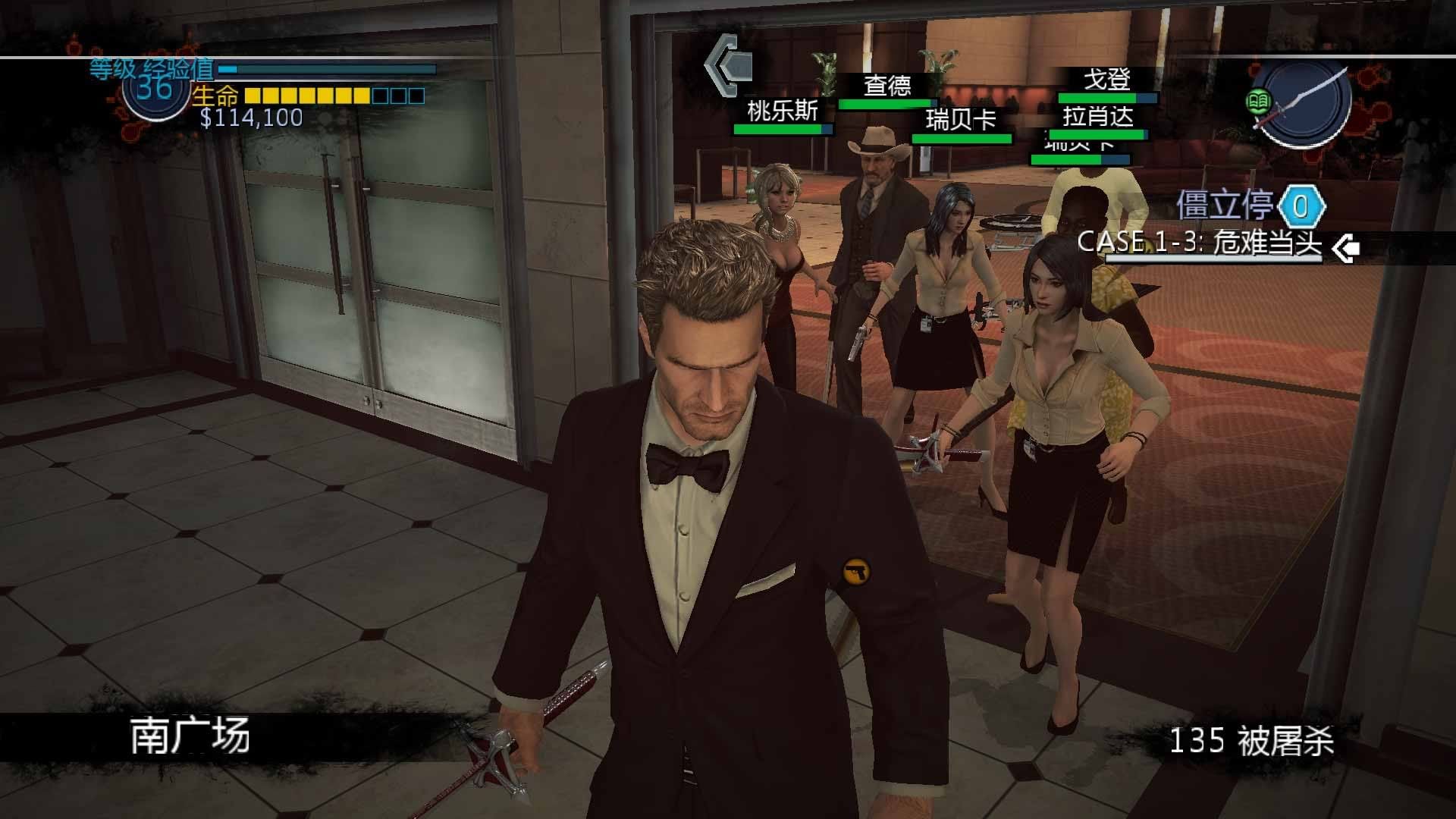This screenshot has height=819, width=1456.
Task: Click the large direction guide arrow
Action: point(729,65)
